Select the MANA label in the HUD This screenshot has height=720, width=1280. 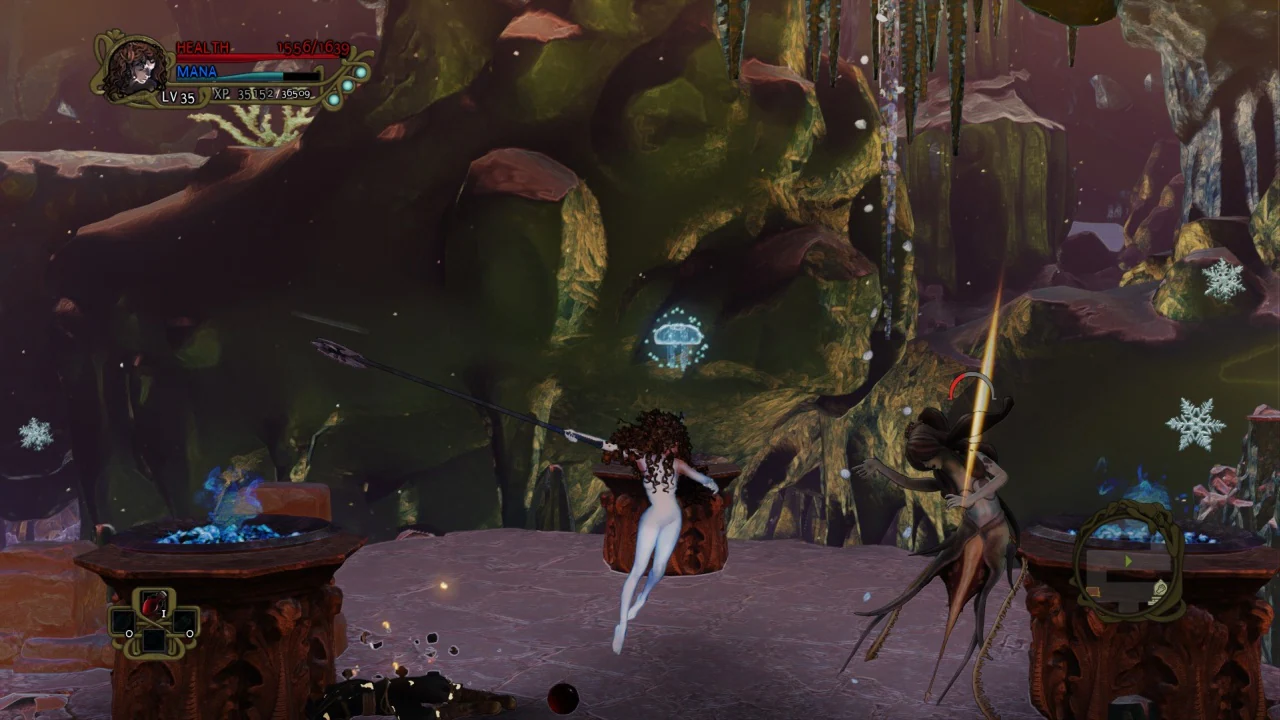tap(196, 72)
